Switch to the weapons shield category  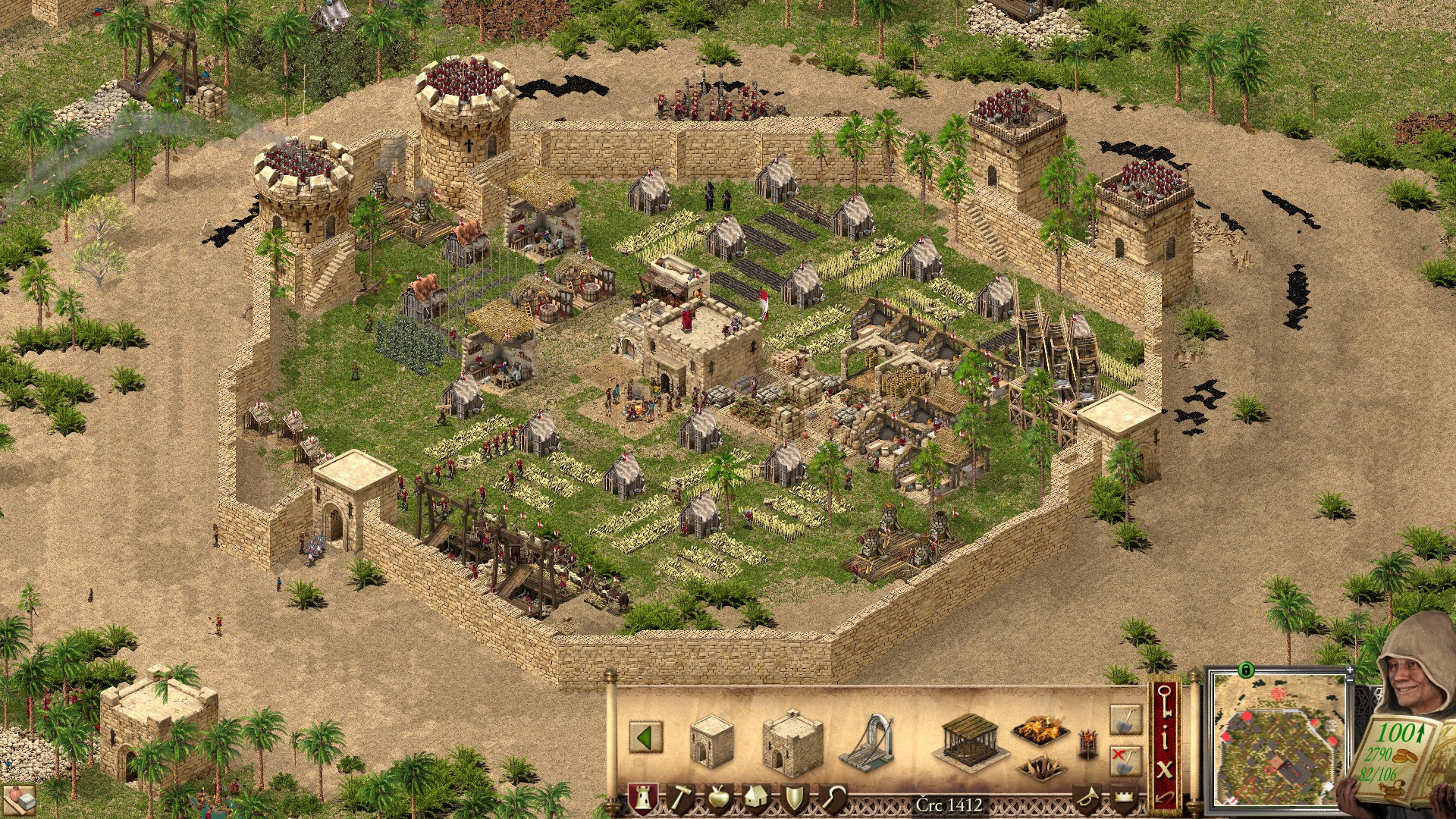coord(794,799)
